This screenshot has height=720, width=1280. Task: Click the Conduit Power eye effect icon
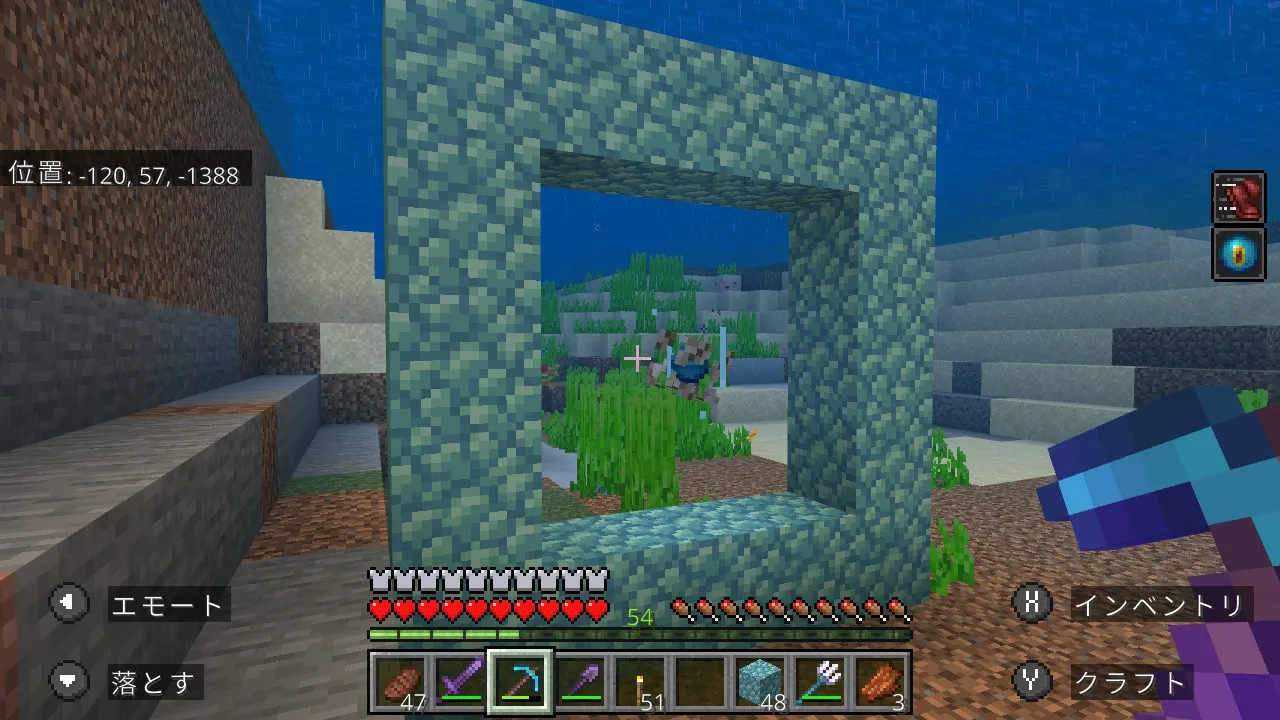tap(1238, 253)
